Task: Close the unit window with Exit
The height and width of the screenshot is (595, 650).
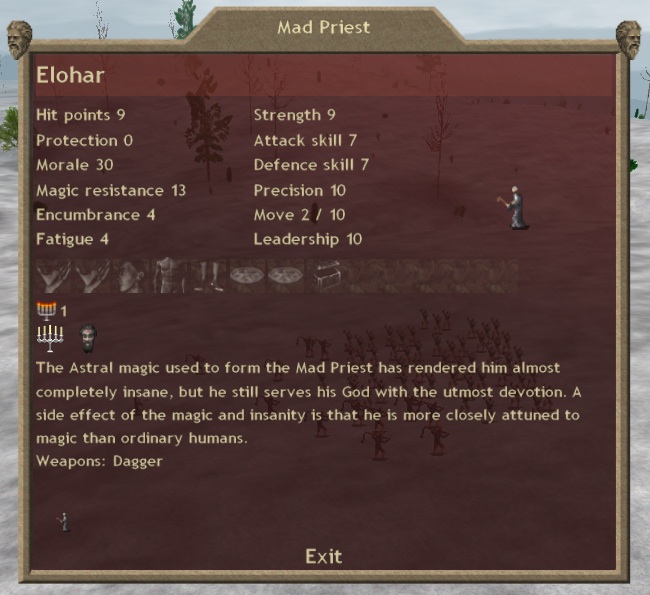Action: tap(323, 556)
